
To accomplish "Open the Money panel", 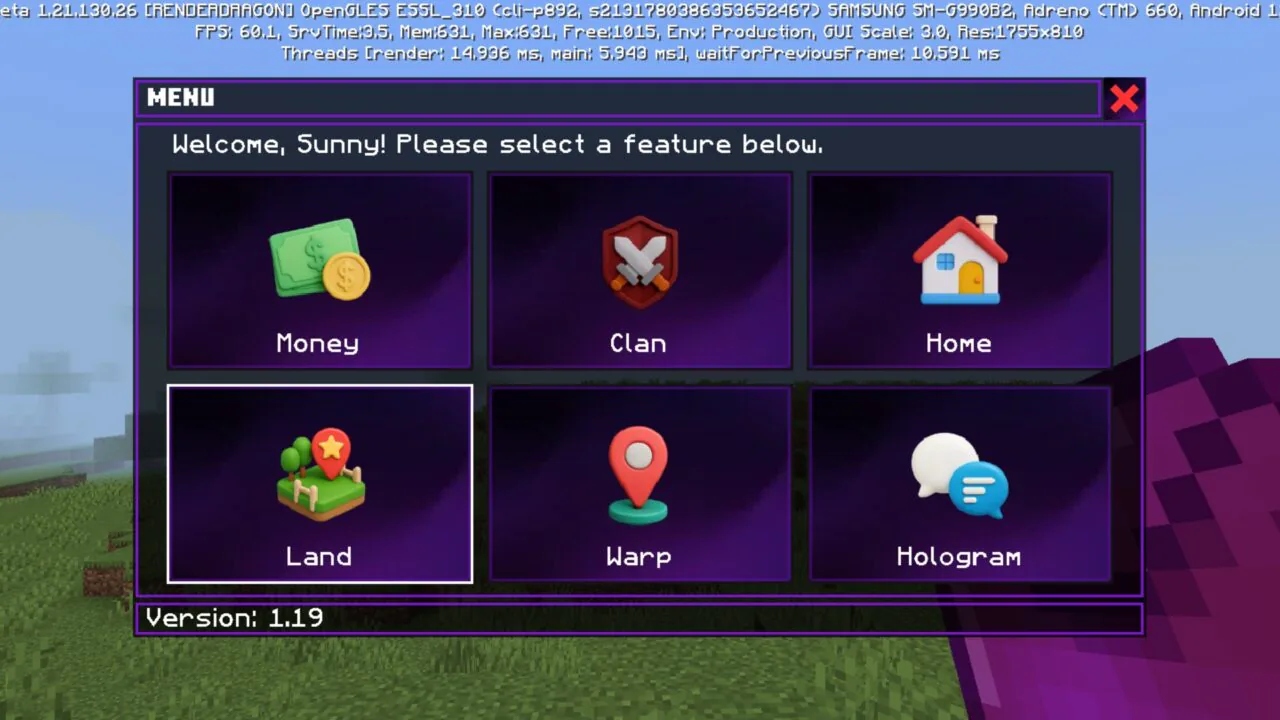I will click(x=320, y=270).
